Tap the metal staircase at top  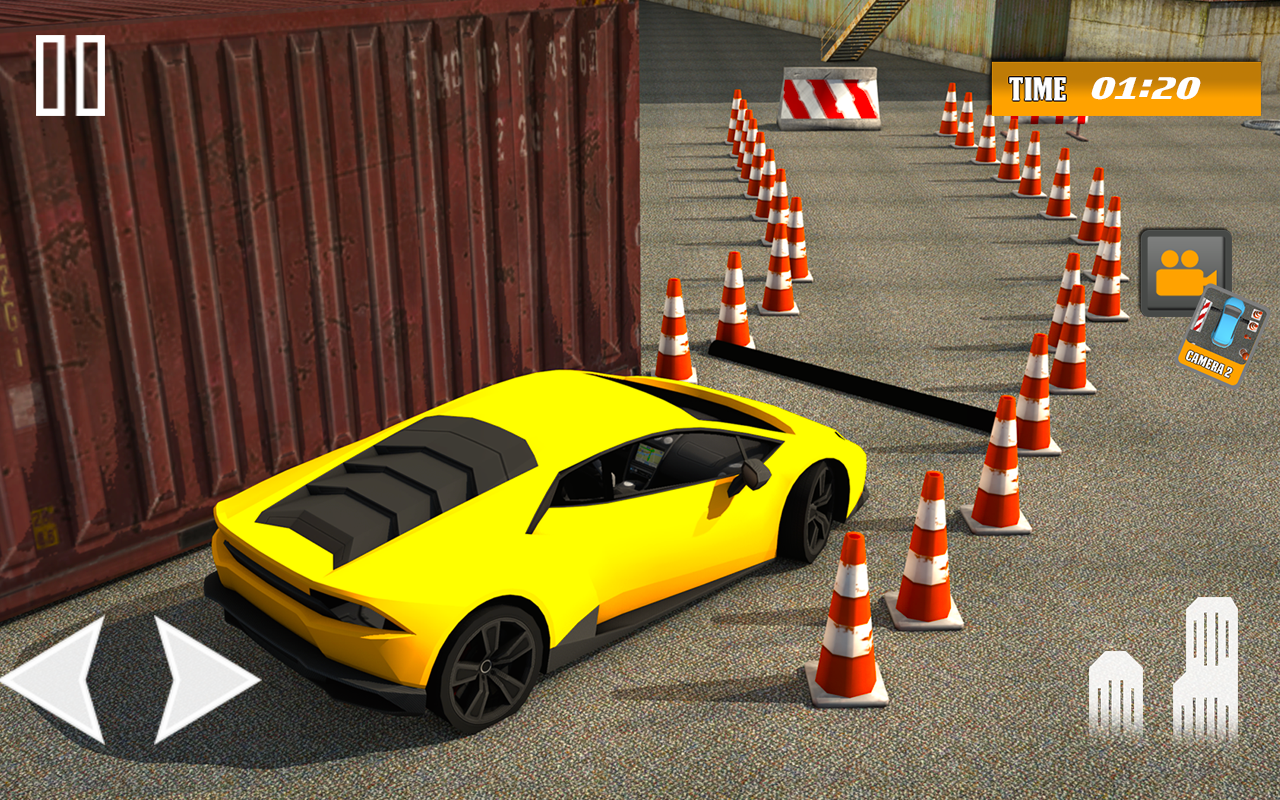coord(855,30)
